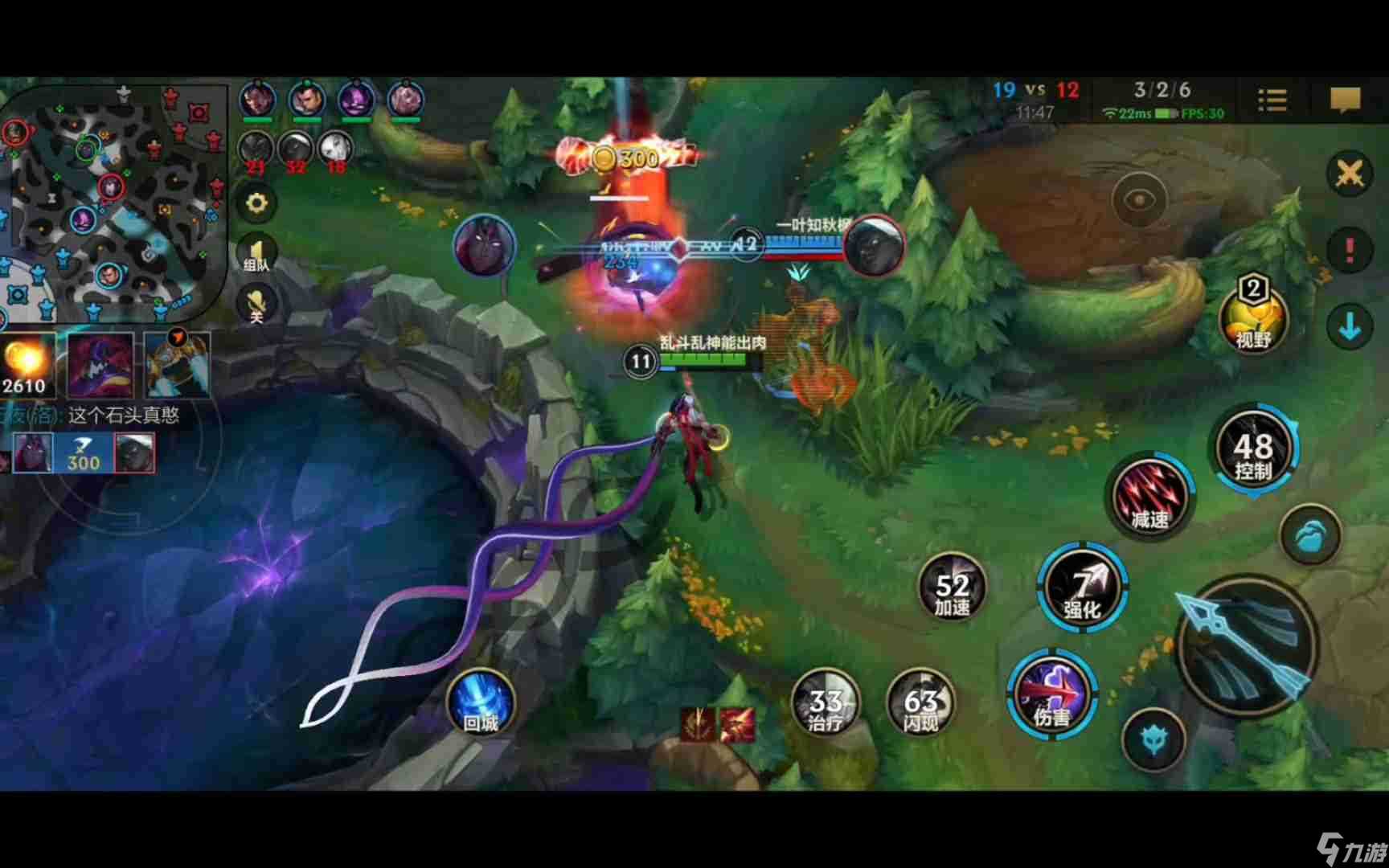Image resolution: width=1389 pixels, height=868 pixels.
Task: Send the crossed-swords attack ping
Action: click(1349, 173)
